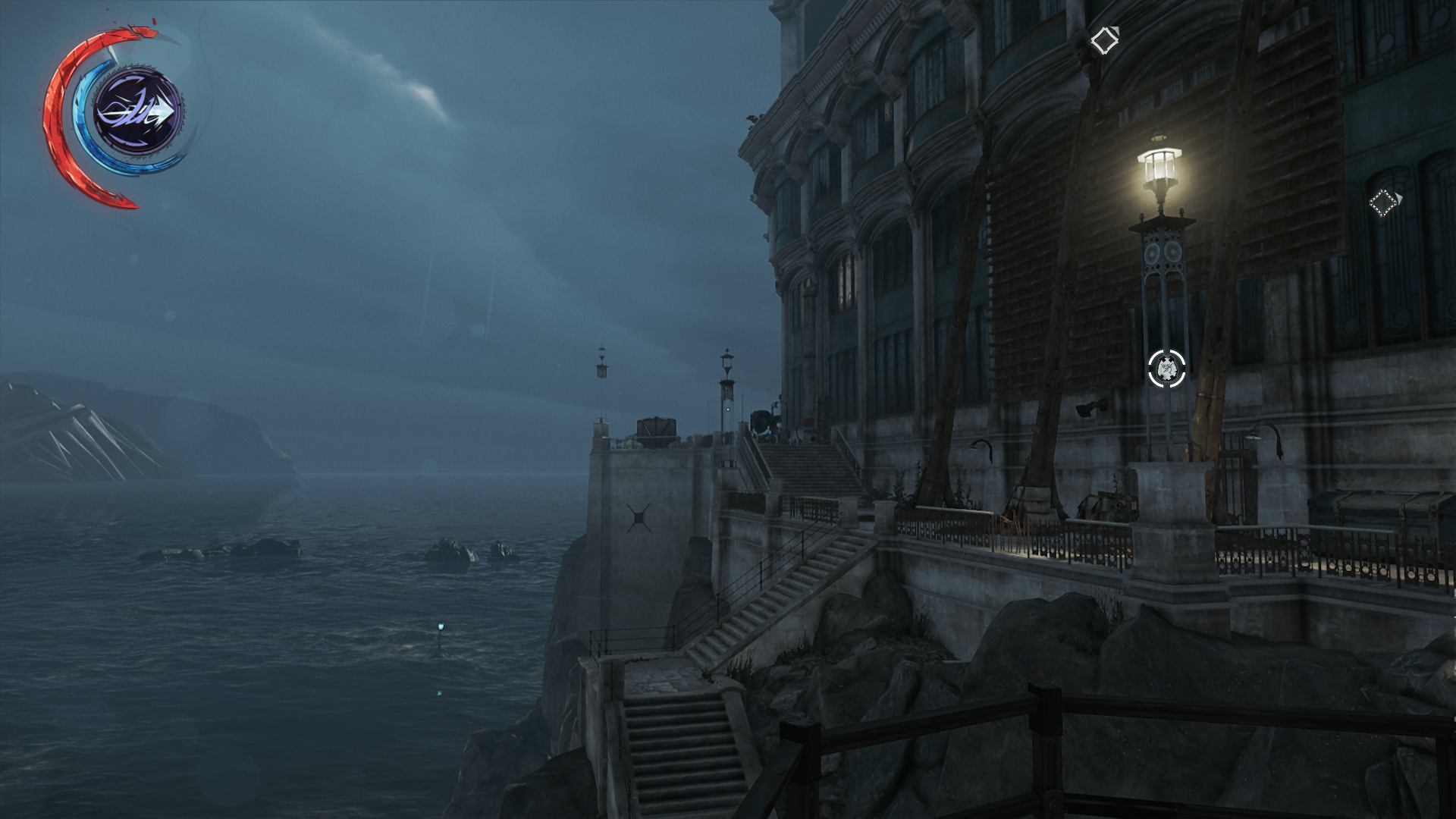1456x819 pixels.
Task: Click the solid-outlined diamond objective marker
Action: [1103, 40]
